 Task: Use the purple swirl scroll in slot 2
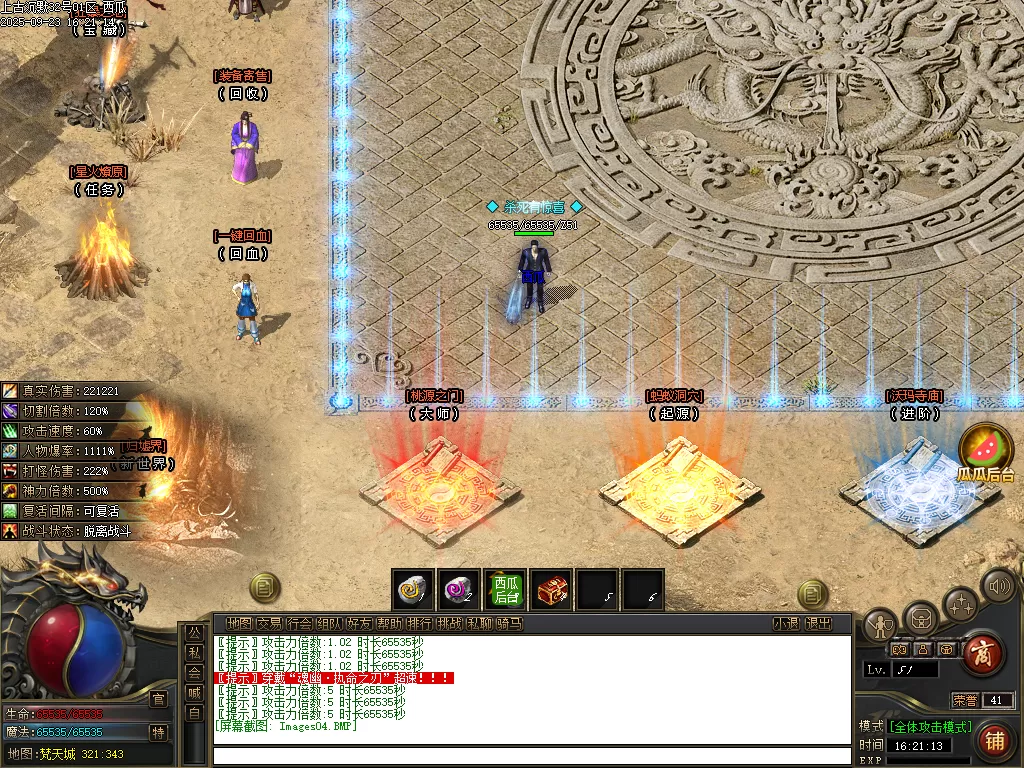pyautogui.click(x=458, y=590)
